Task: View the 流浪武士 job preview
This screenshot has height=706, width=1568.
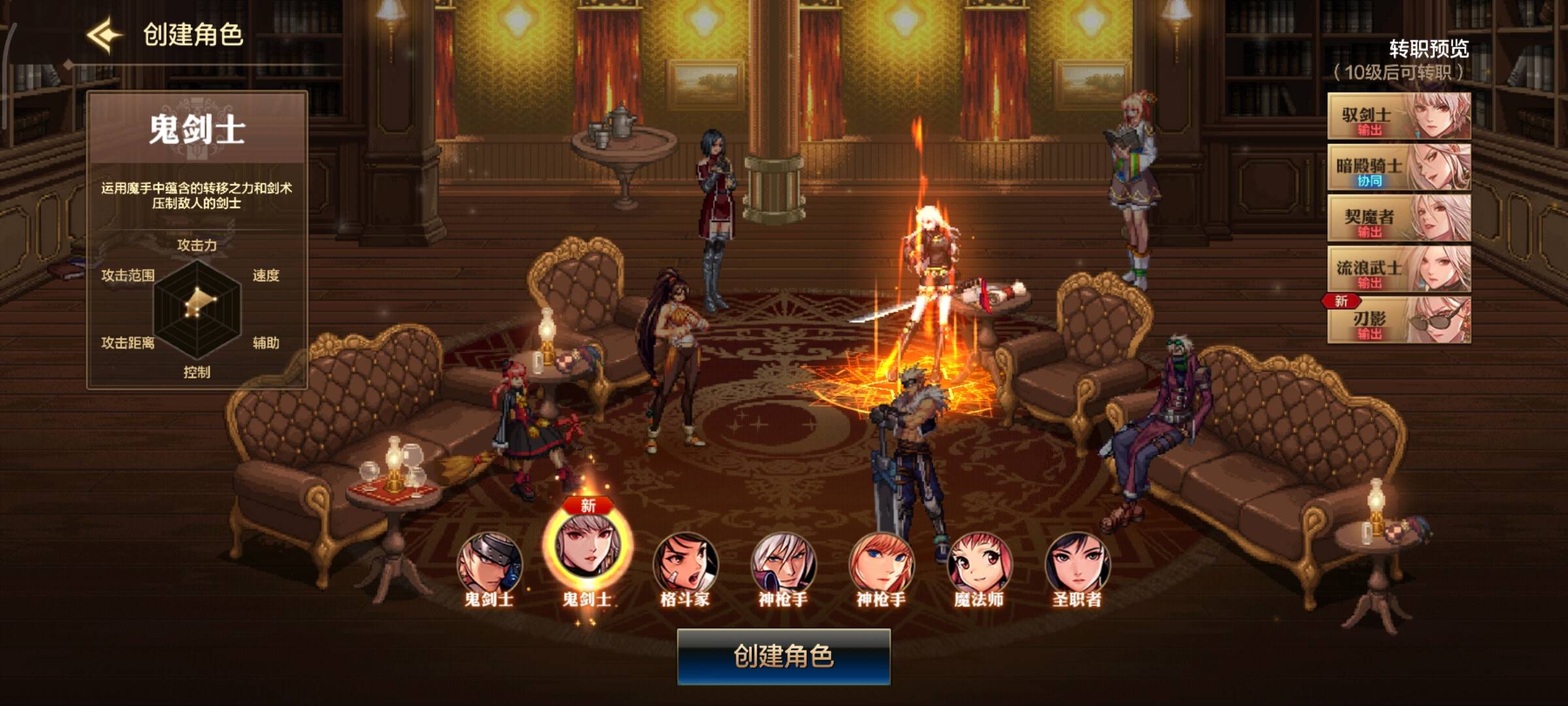Action: tap(1399, 269)
